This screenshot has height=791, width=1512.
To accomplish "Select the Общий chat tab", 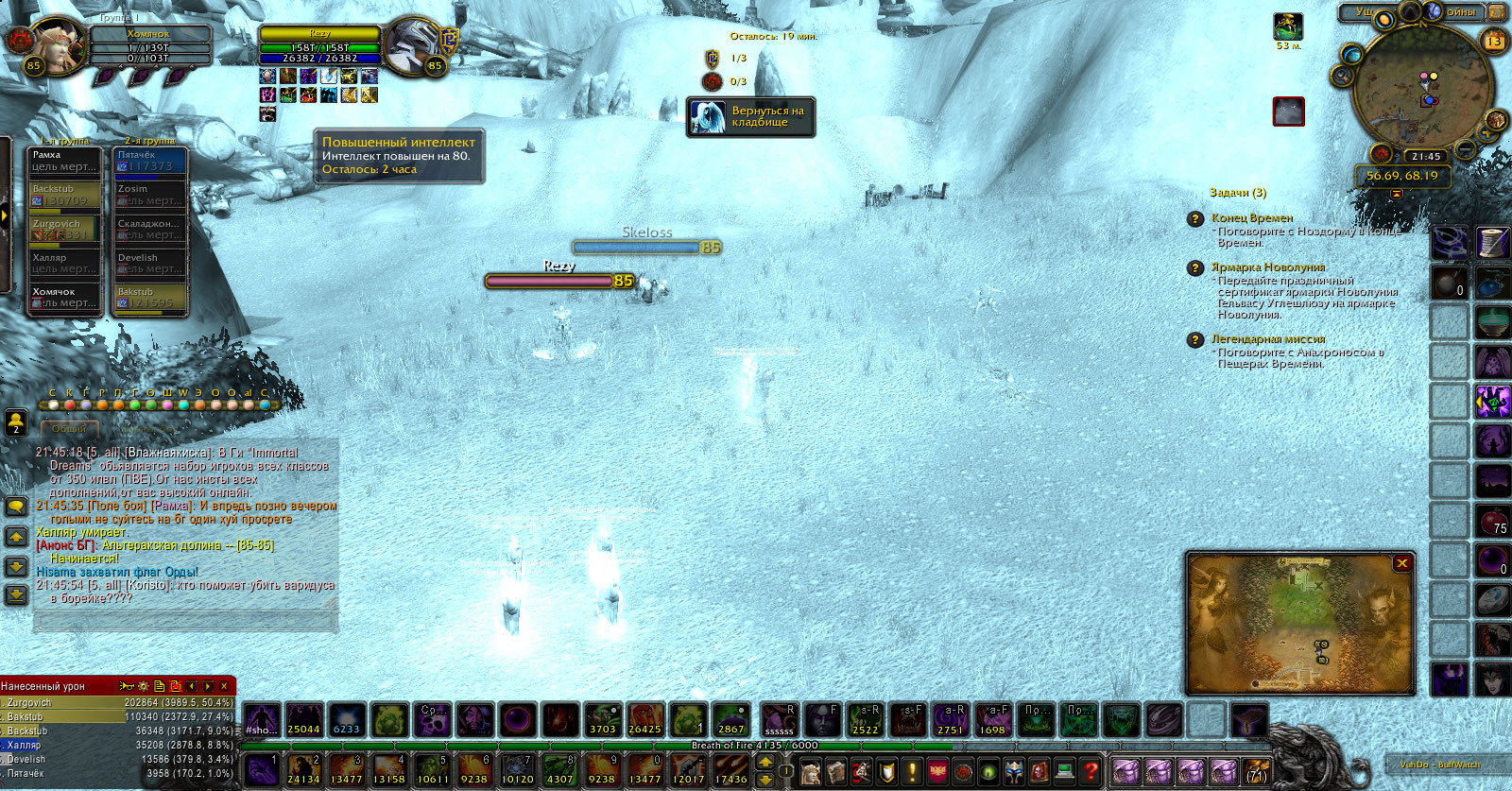I will (68, 428).
